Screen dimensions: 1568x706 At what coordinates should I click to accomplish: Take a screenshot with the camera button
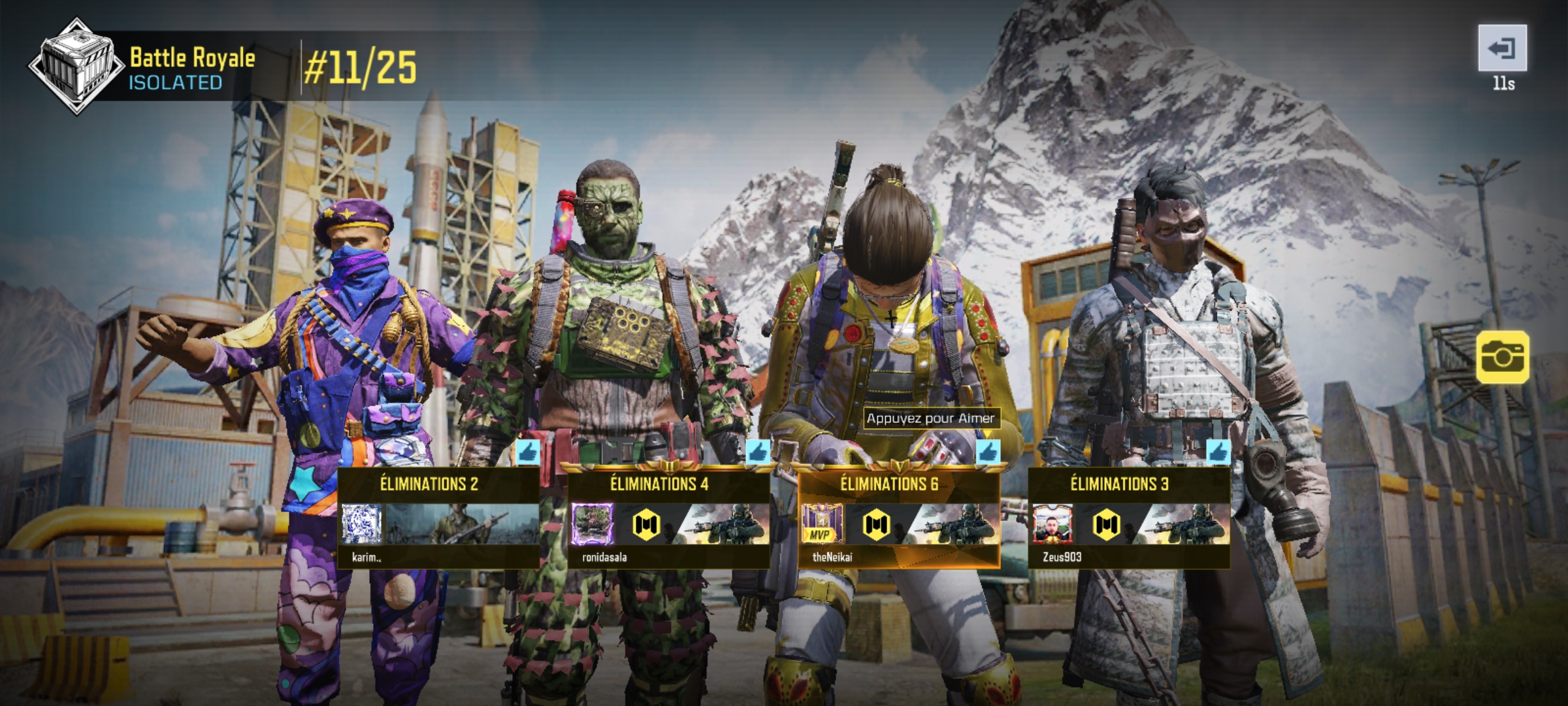point(1502,357)
